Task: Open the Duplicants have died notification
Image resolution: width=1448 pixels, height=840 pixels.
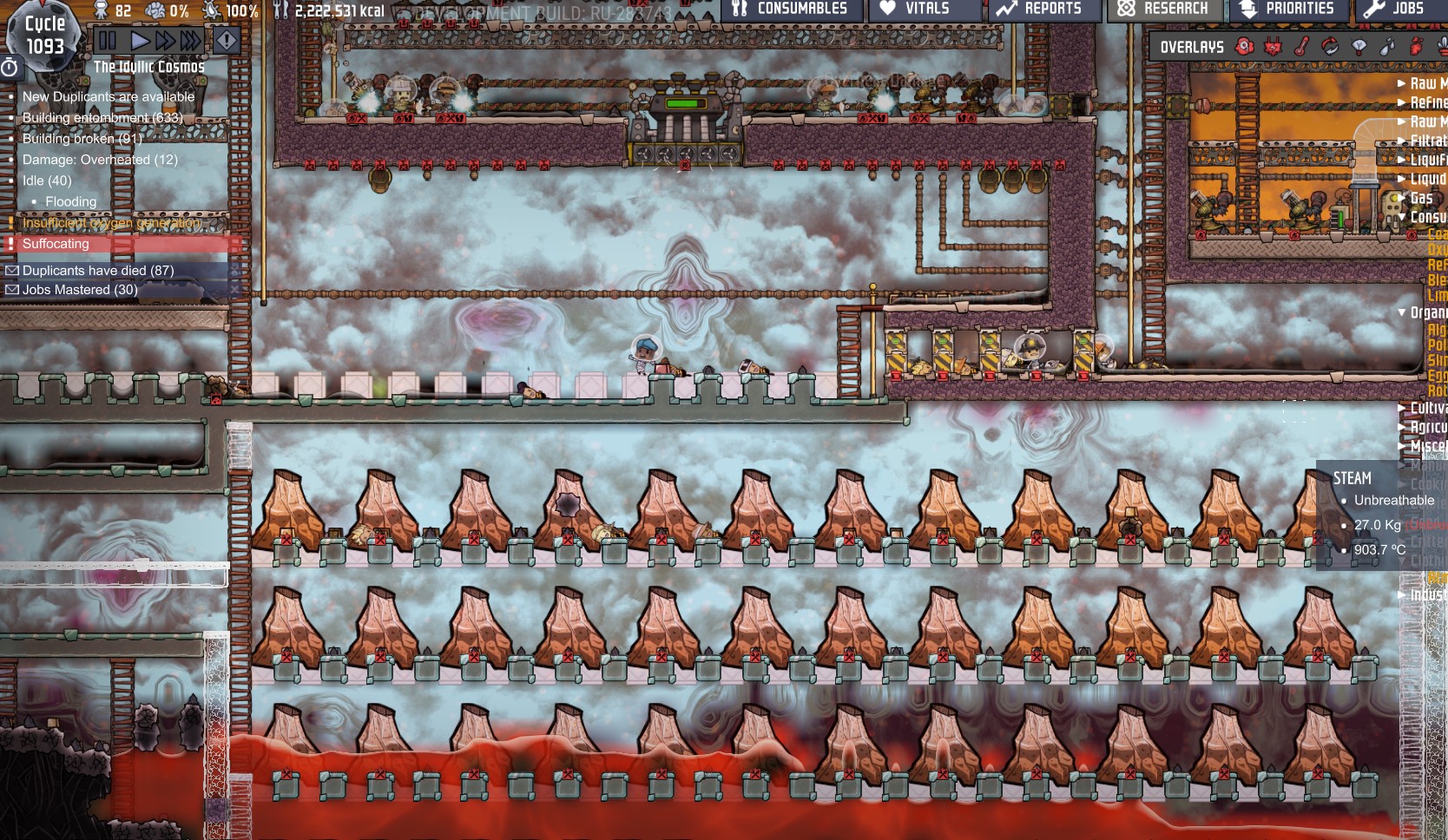Action: 87,270
